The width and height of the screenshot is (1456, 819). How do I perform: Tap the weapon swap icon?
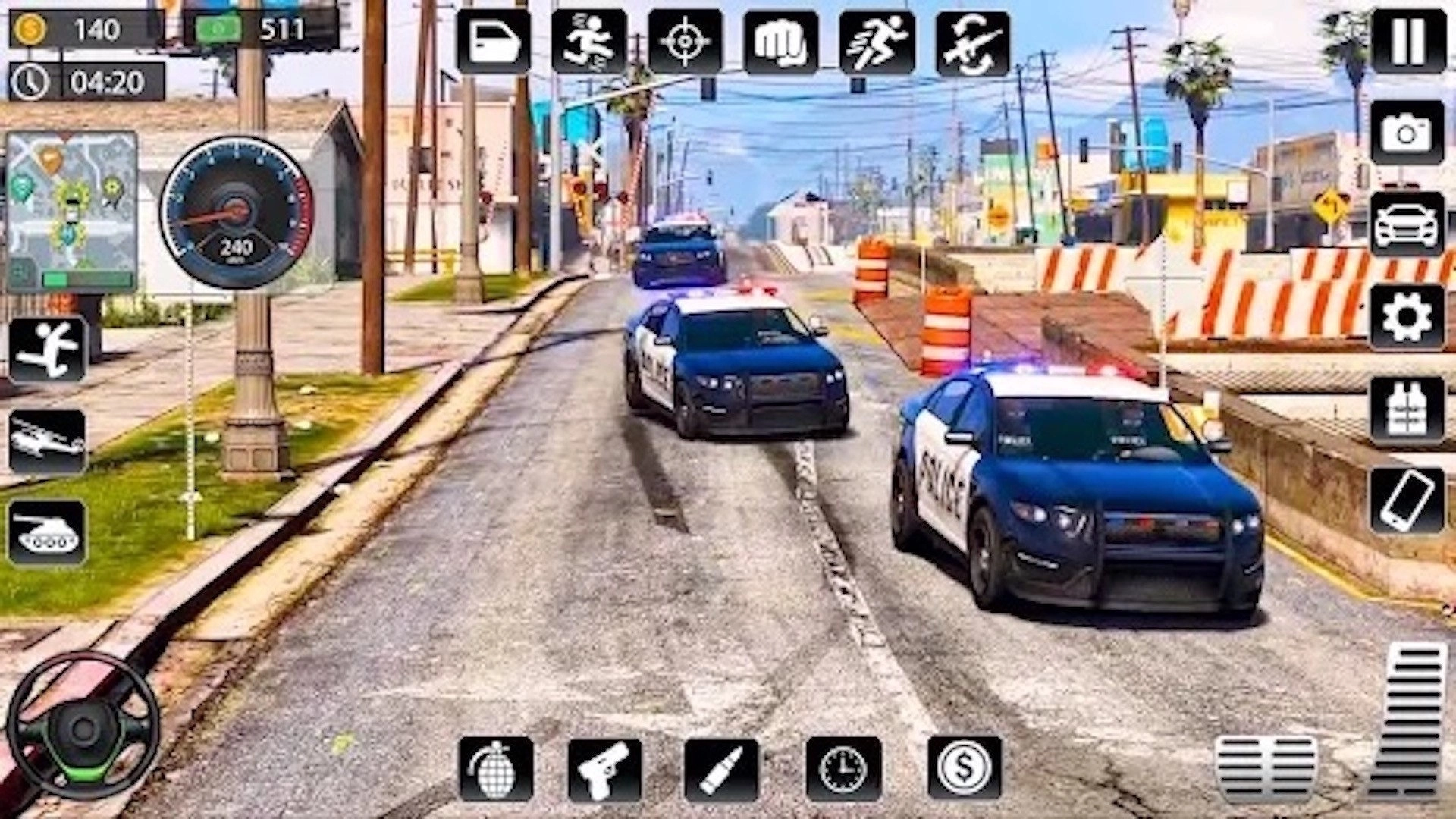tap(971, 43)
